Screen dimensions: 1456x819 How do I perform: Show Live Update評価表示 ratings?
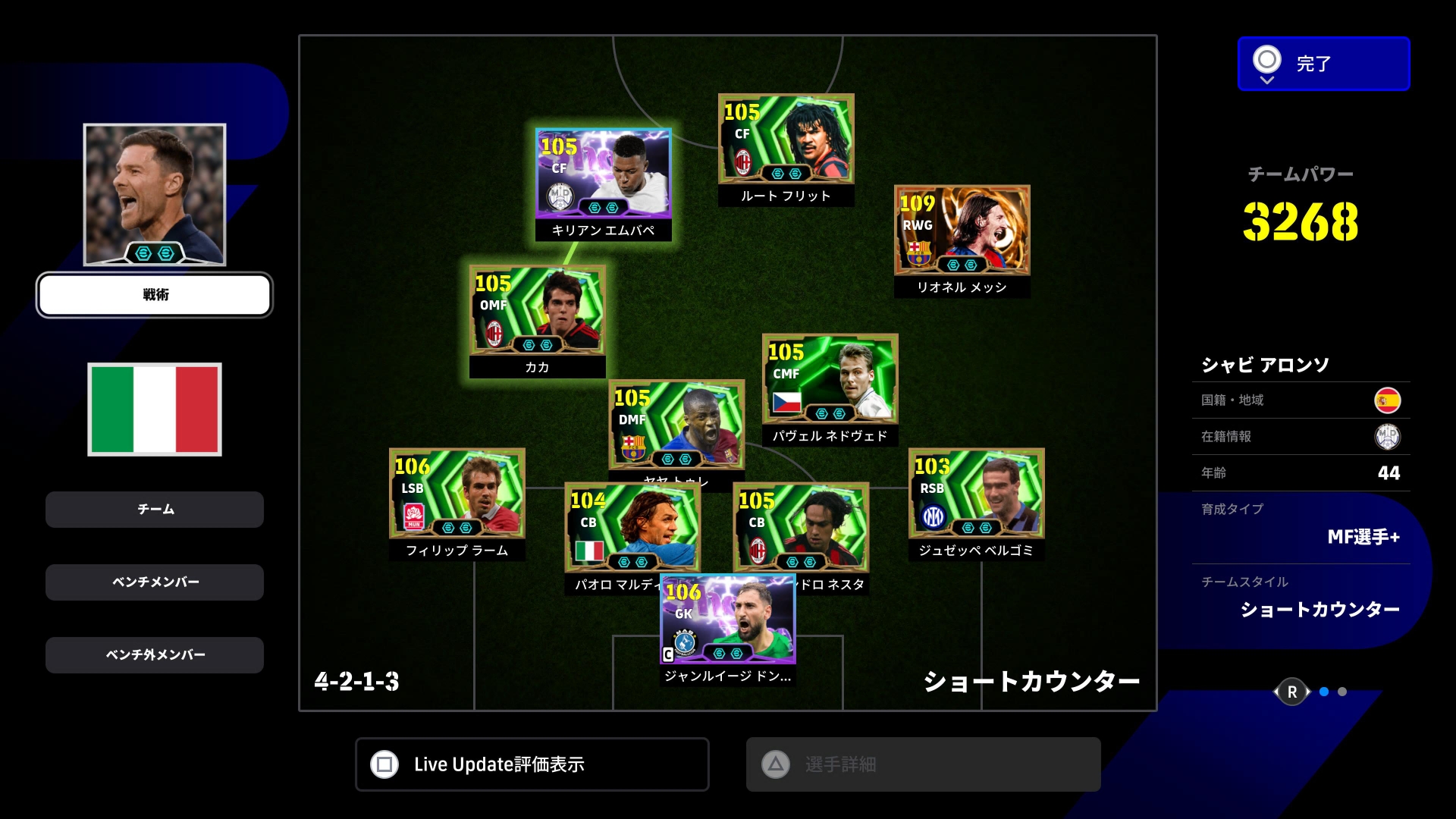pyautogui.click(x=532, y=764)
